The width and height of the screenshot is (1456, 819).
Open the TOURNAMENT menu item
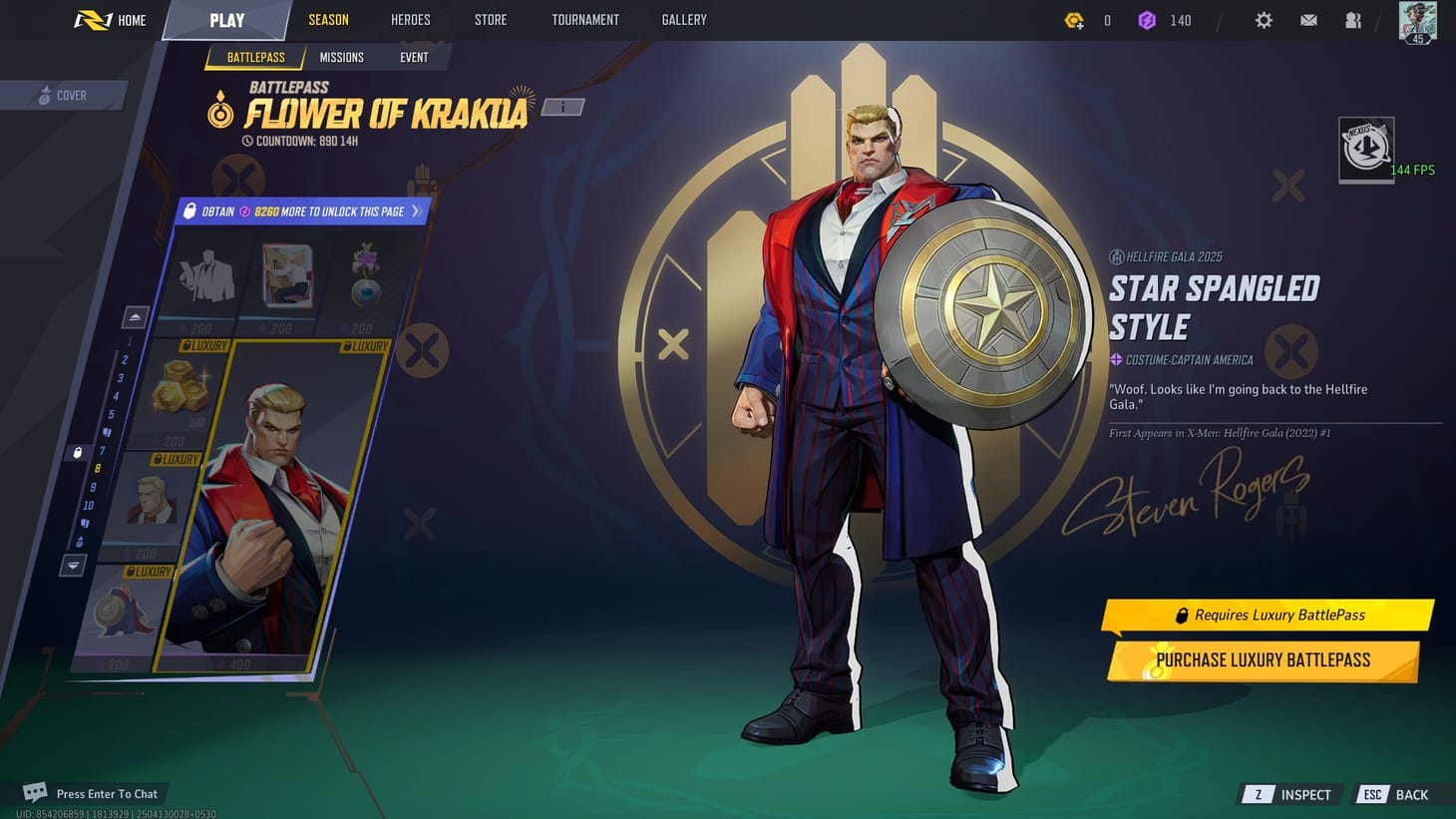pos(585,19)
